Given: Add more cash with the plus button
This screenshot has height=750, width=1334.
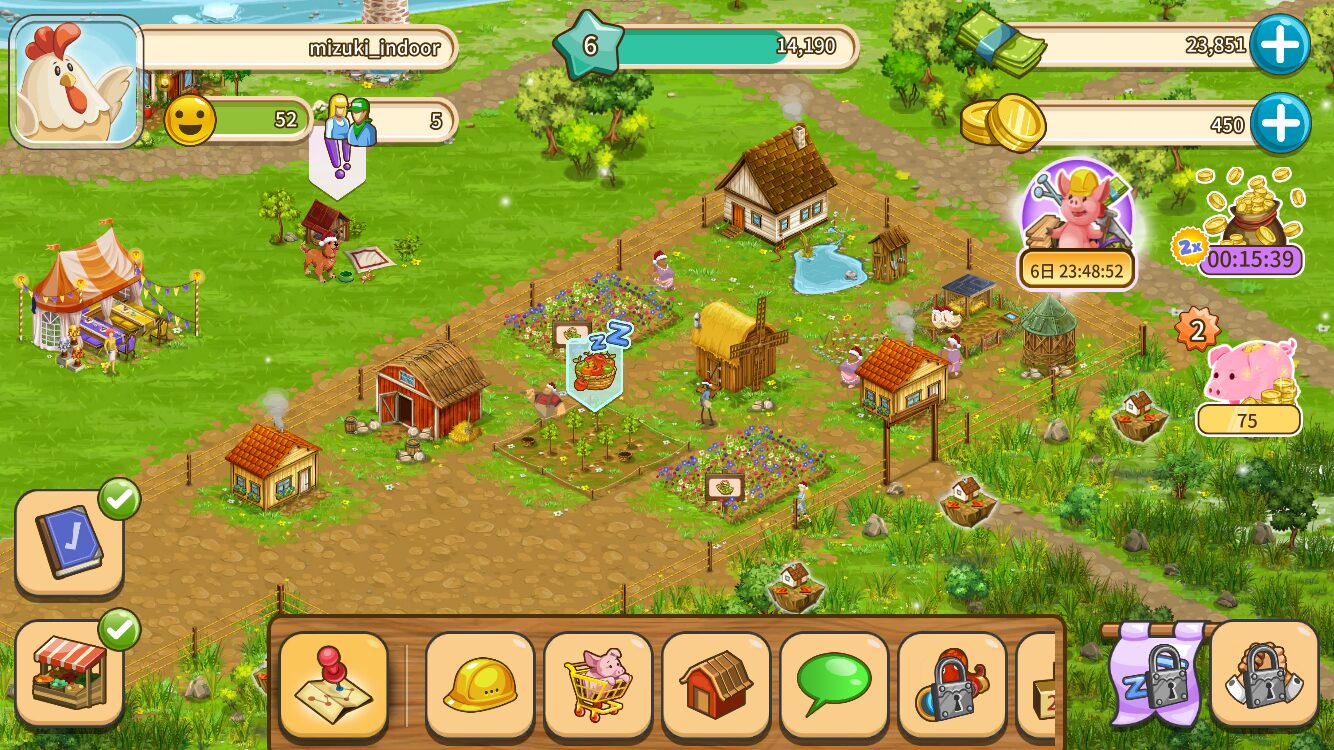Looking at the screenshot, I should 1279,45.
